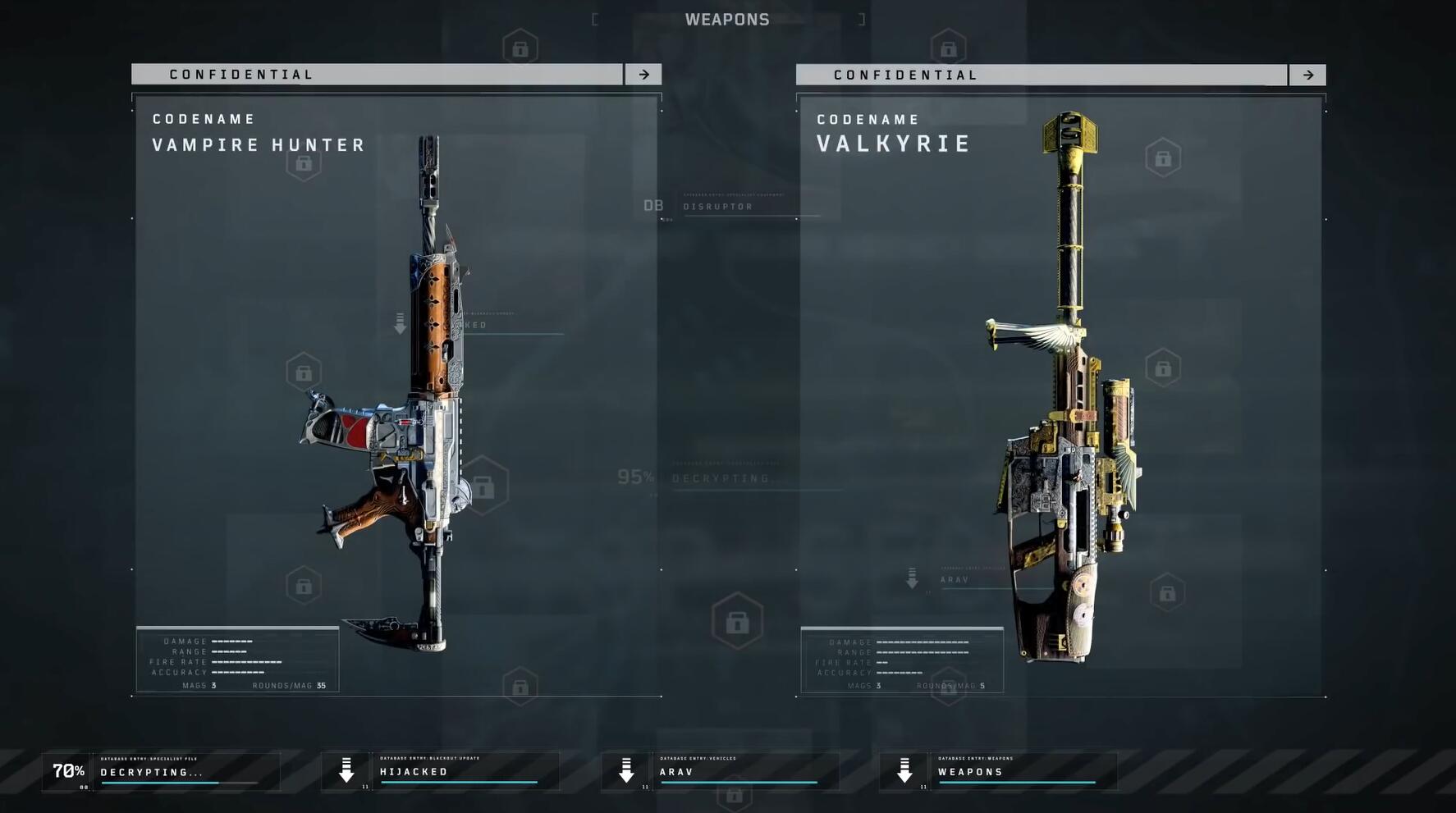The image size is (1456, 813).
Task: Select the Valkyrie weapon card
Action: point(1060,394)
